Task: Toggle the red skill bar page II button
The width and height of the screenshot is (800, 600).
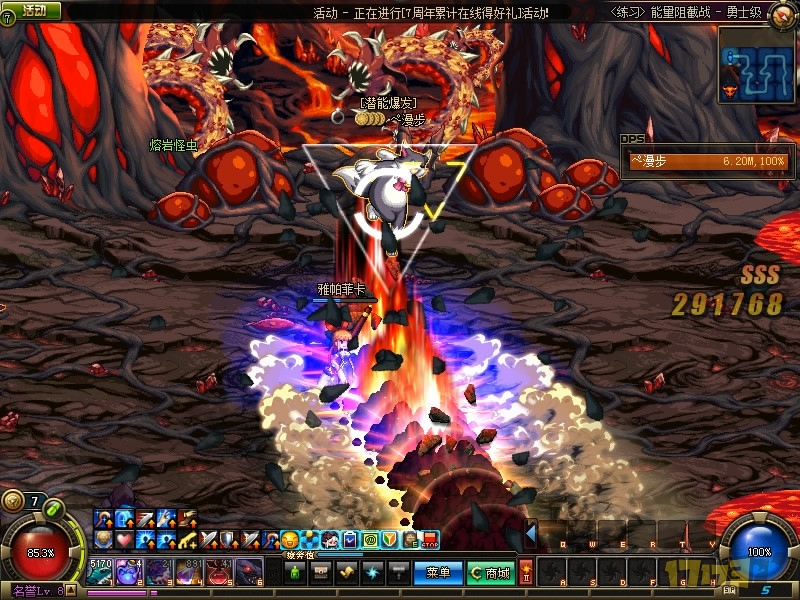Action: [527, 572]
